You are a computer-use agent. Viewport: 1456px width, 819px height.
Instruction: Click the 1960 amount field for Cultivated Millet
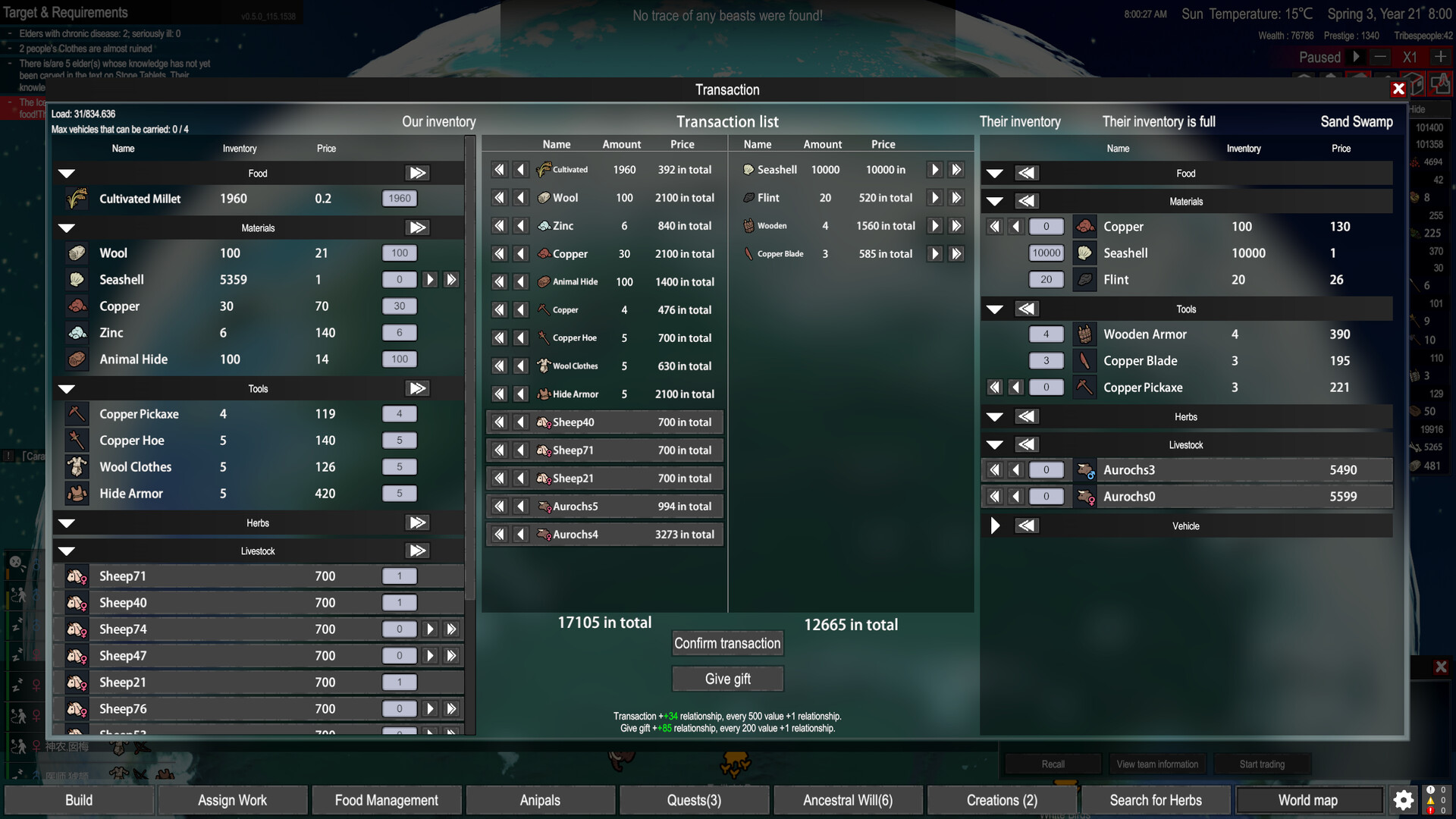[399, 198]
